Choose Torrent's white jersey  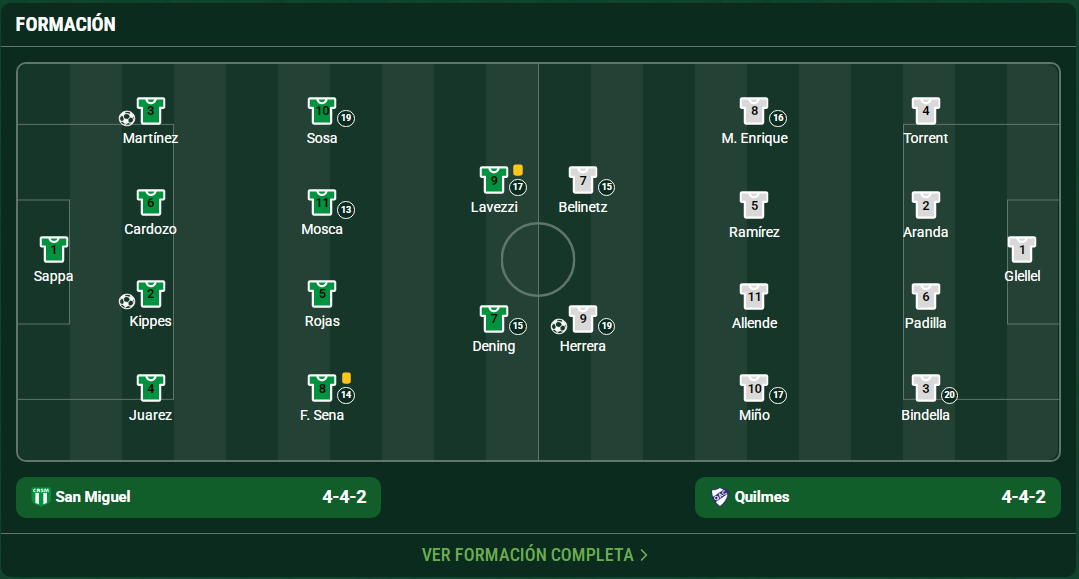pyautogui.click(x=925, y=111)
